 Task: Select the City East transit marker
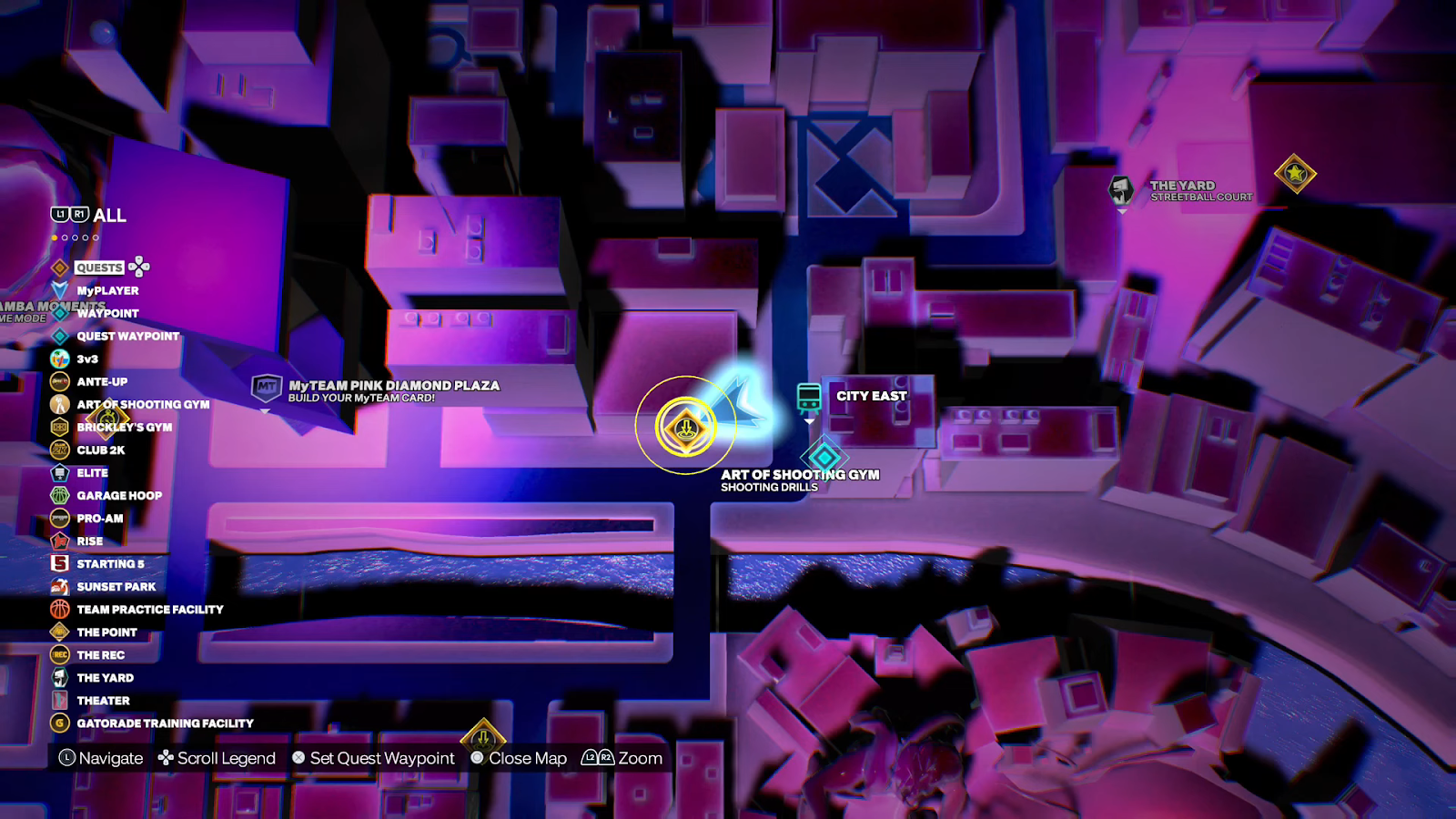click(x=809, y=398)
